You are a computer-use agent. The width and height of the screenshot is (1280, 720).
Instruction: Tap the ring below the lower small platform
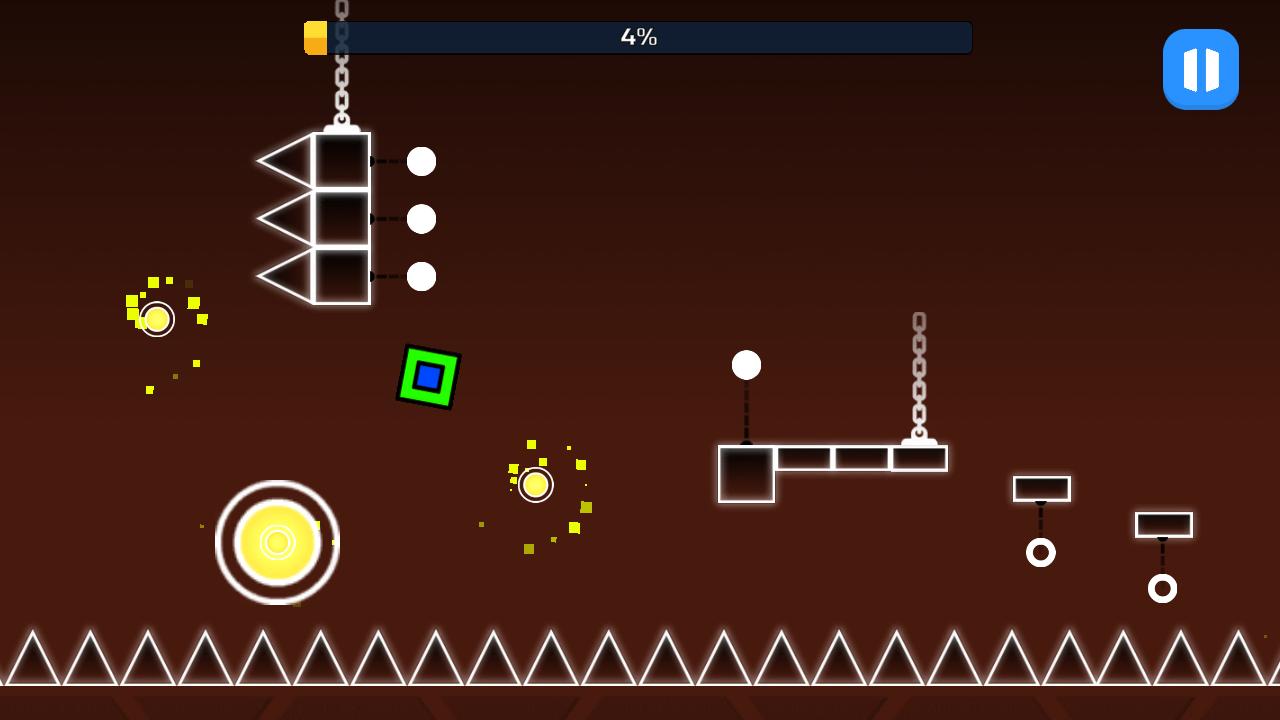click(x=1162, y=588)
